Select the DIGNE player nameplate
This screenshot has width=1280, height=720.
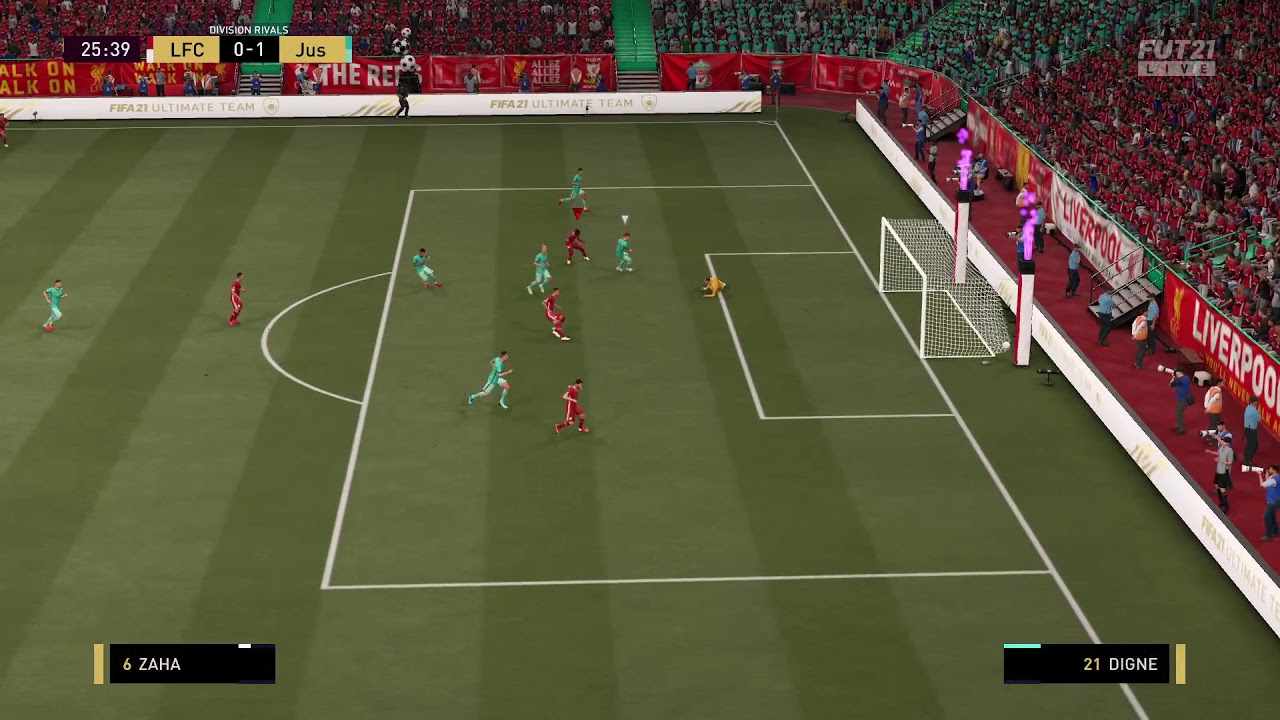pos(1088,664)
